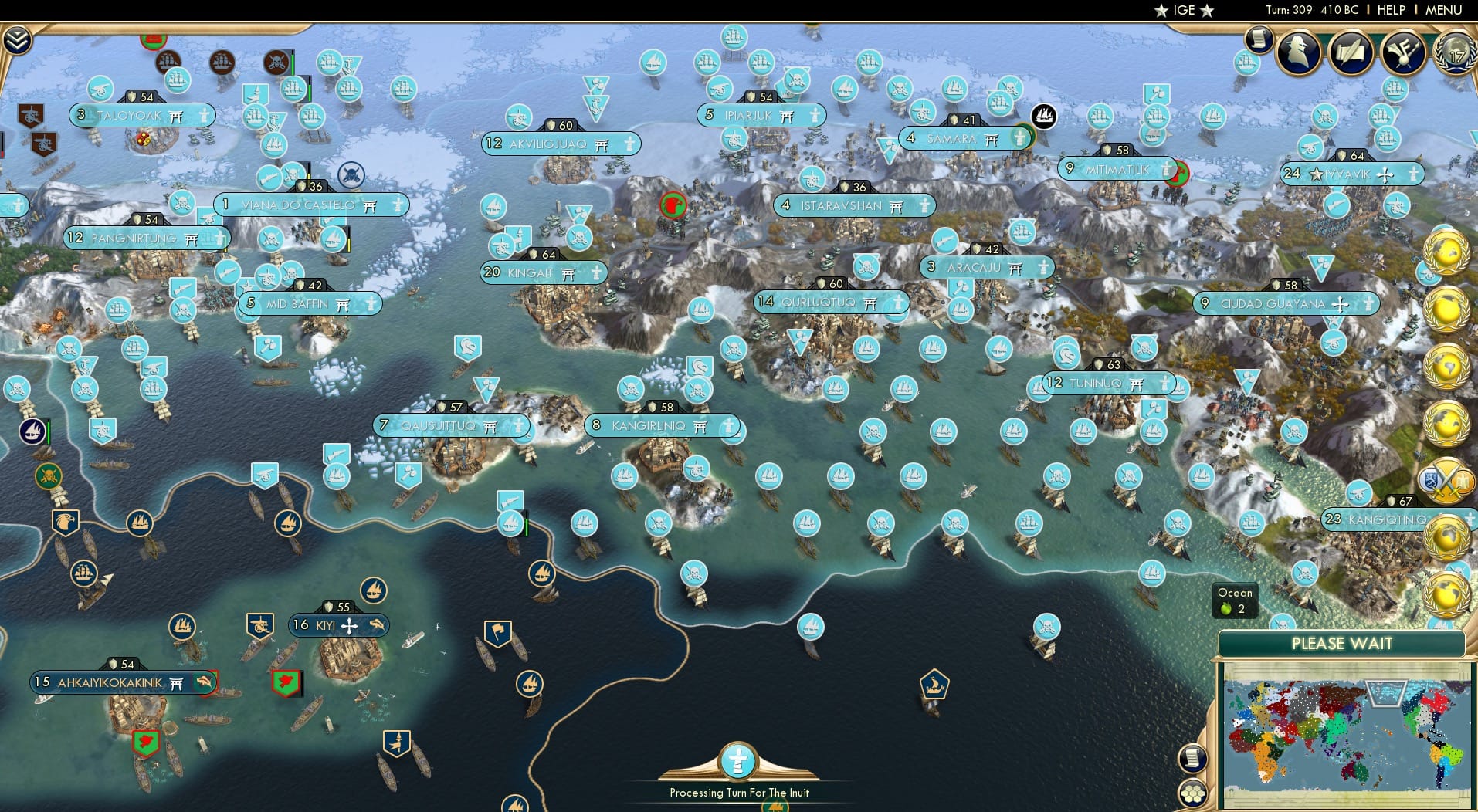Screen dimensions: 1478x812
Task: Click the black anchor icon on the left edge
Action: pos(31,432)
